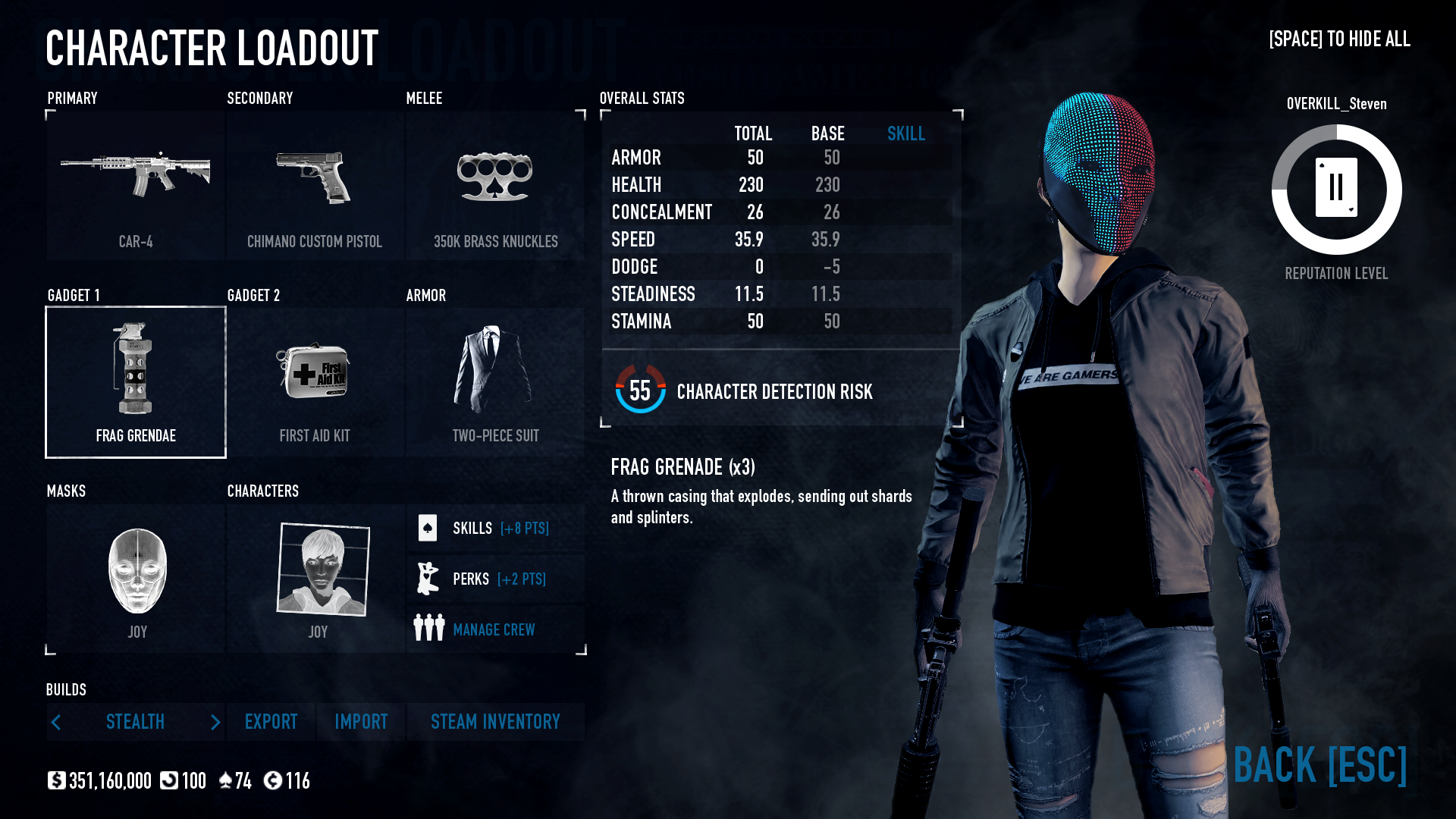Cycle builds backward with the left arrow
Image resolution: width=1456 pixels, height=819 pixels.
(x=56, y=722)
